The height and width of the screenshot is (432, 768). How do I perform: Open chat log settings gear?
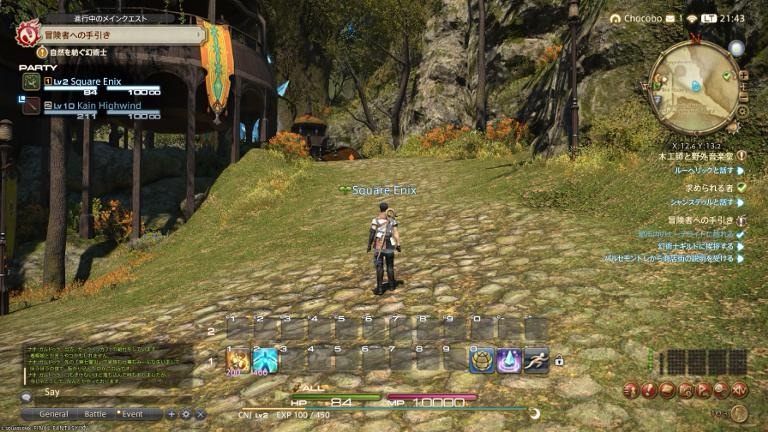point(185,413)
